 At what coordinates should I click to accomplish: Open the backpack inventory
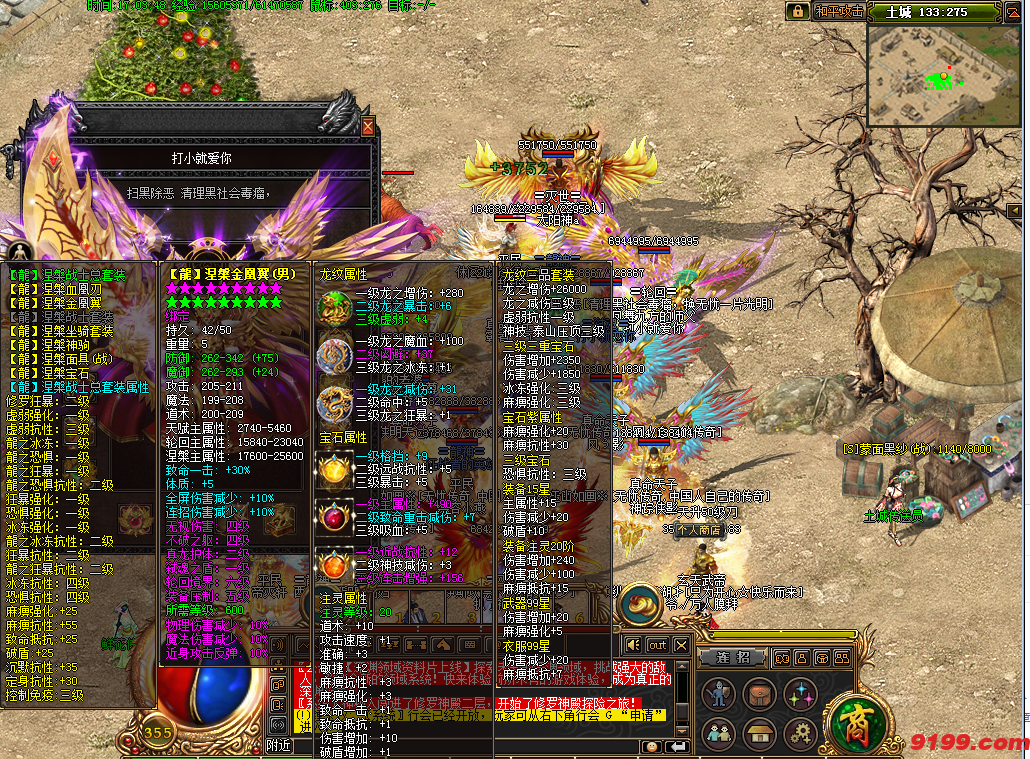pos(759,693)
